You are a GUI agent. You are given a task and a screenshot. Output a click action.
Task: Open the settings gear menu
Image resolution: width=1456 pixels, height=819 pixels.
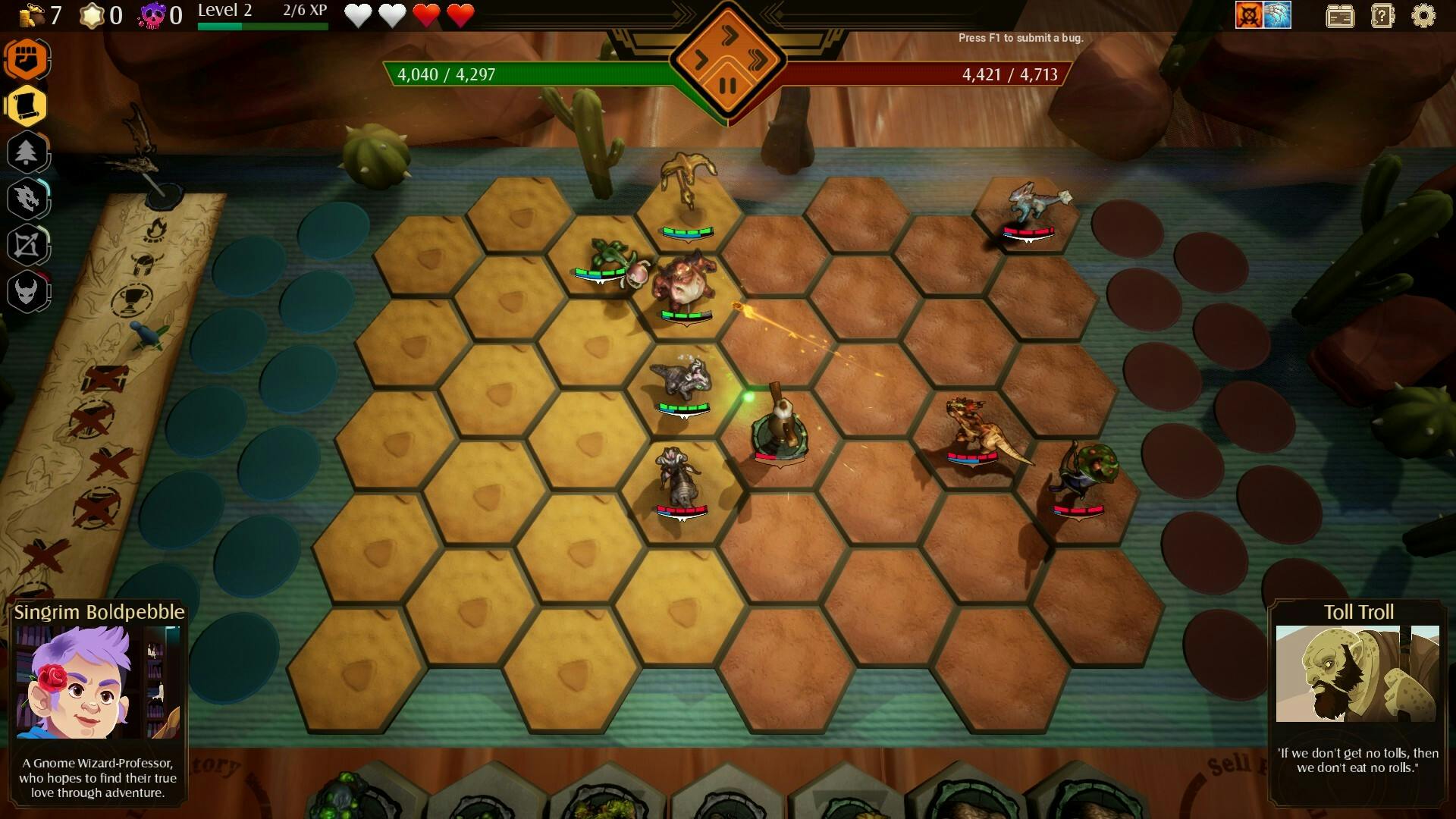tap(1424, 16)
